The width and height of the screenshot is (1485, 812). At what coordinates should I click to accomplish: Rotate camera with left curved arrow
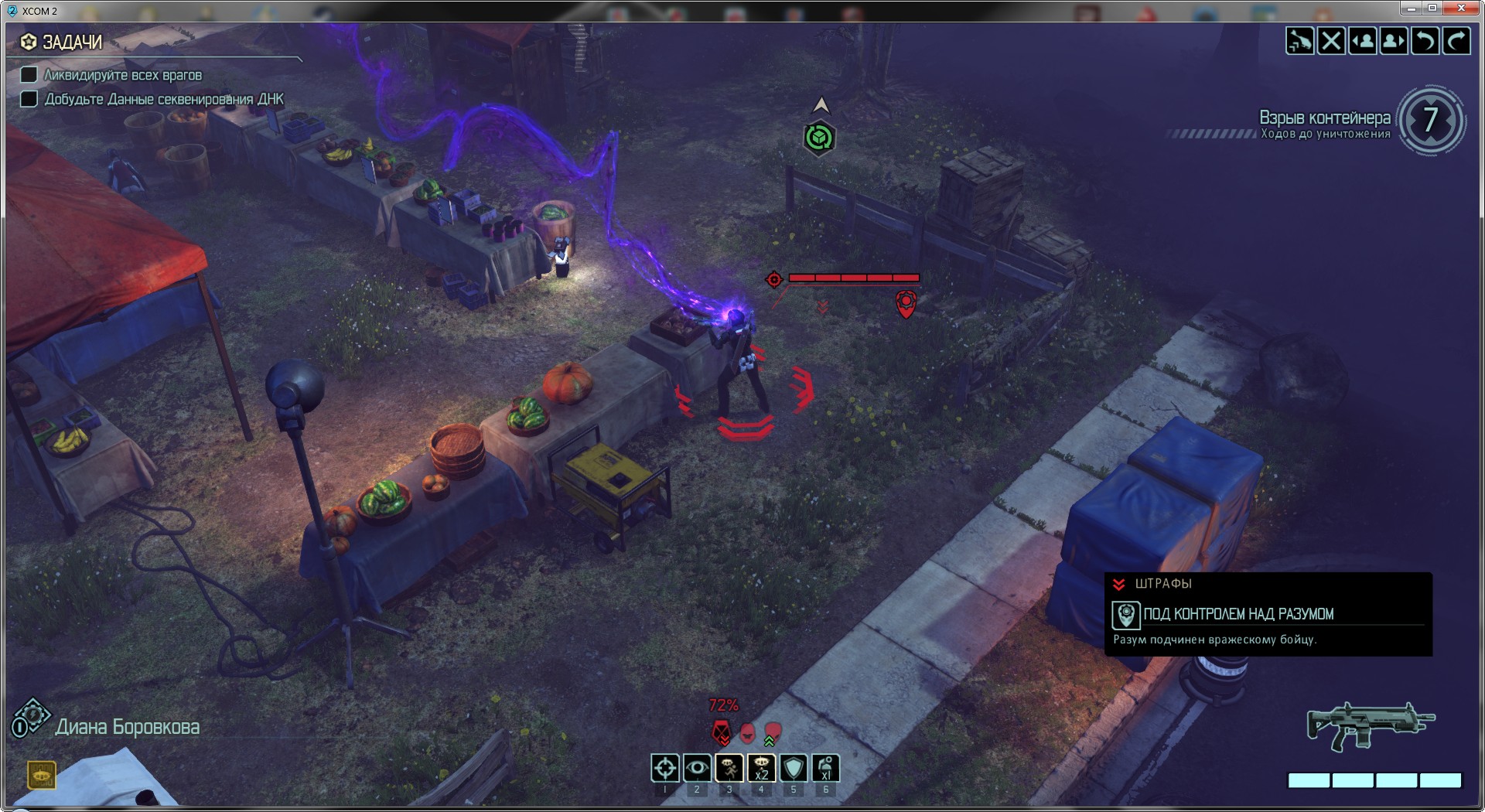click(1425, 41)
